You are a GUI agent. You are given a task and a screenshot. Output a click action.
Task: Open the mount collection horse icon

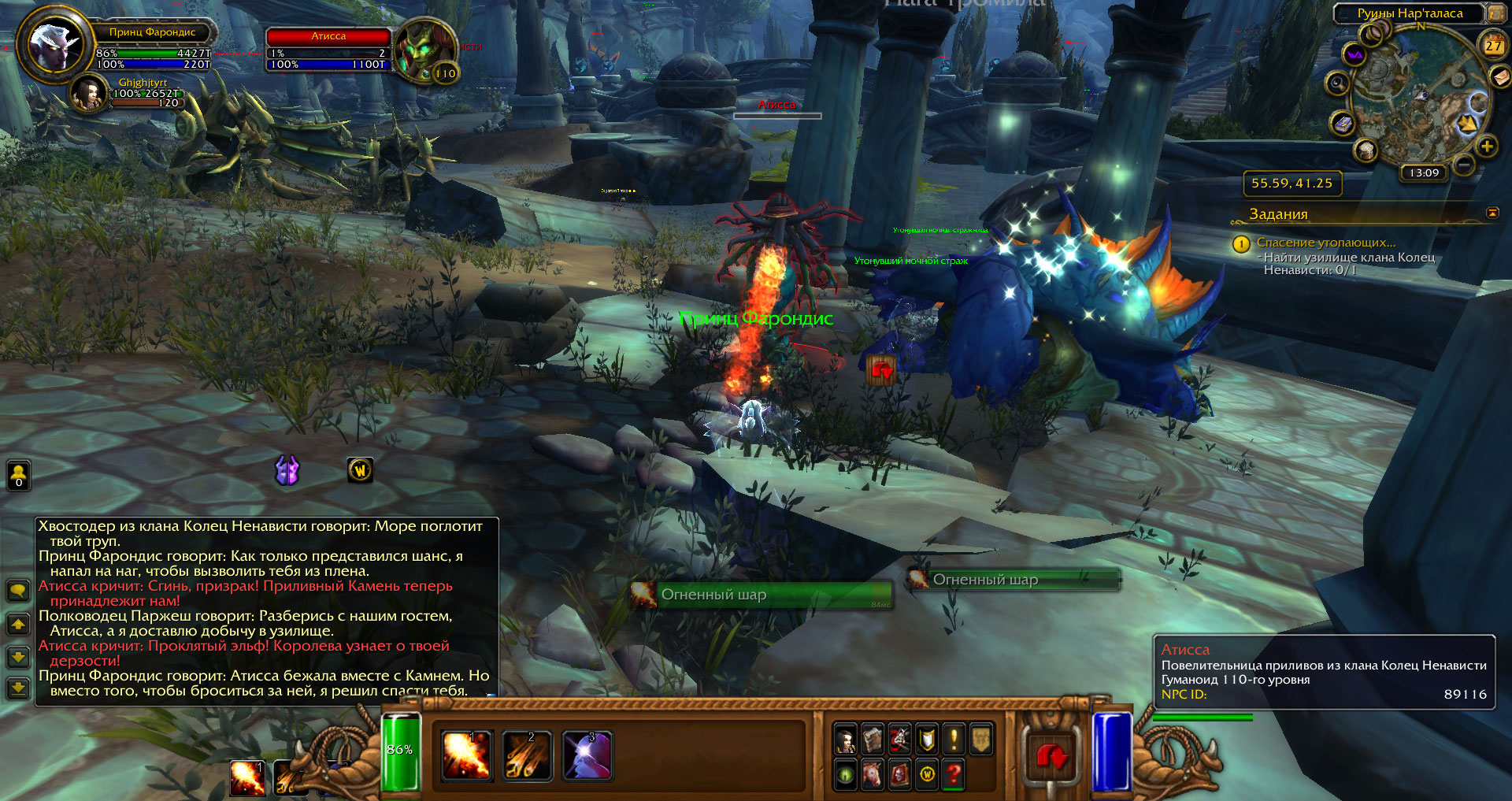pyautogui.click(x=873, y=774)
